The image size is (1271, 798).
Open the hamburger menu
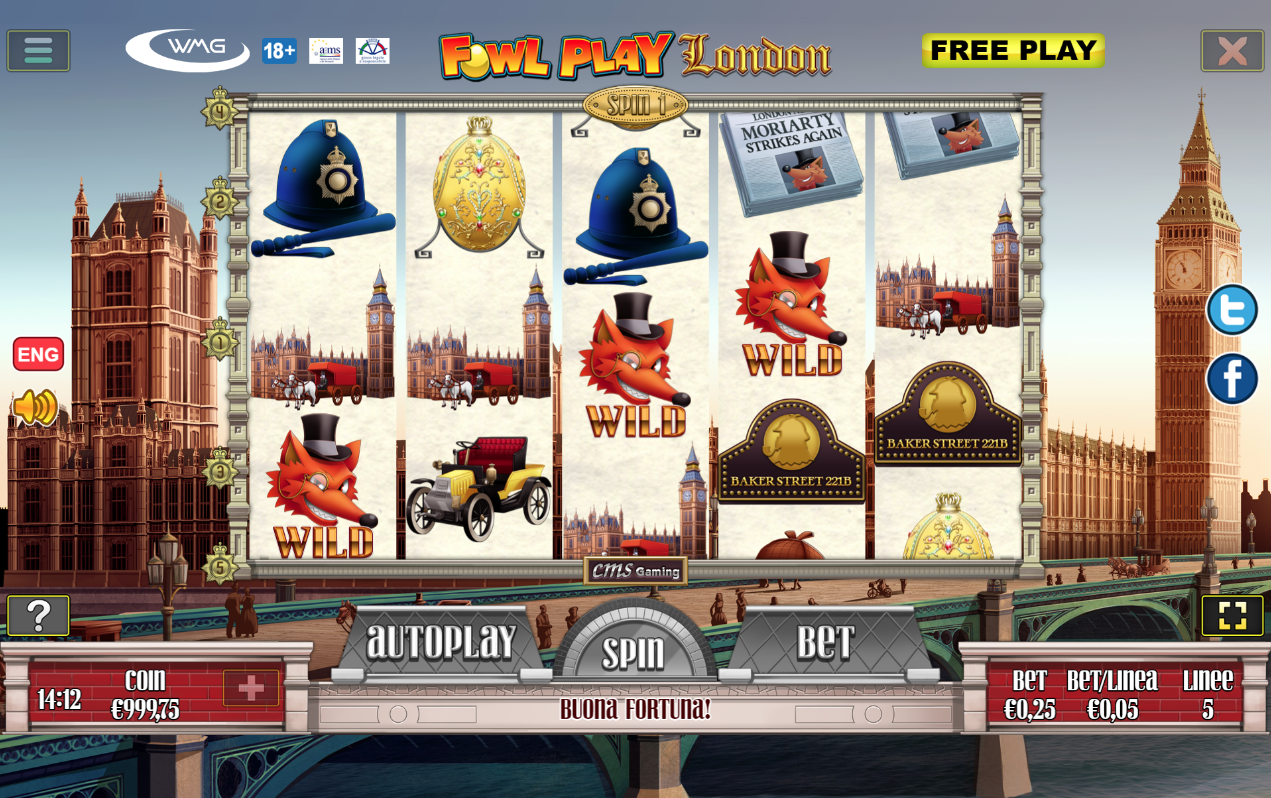point(38,50)
